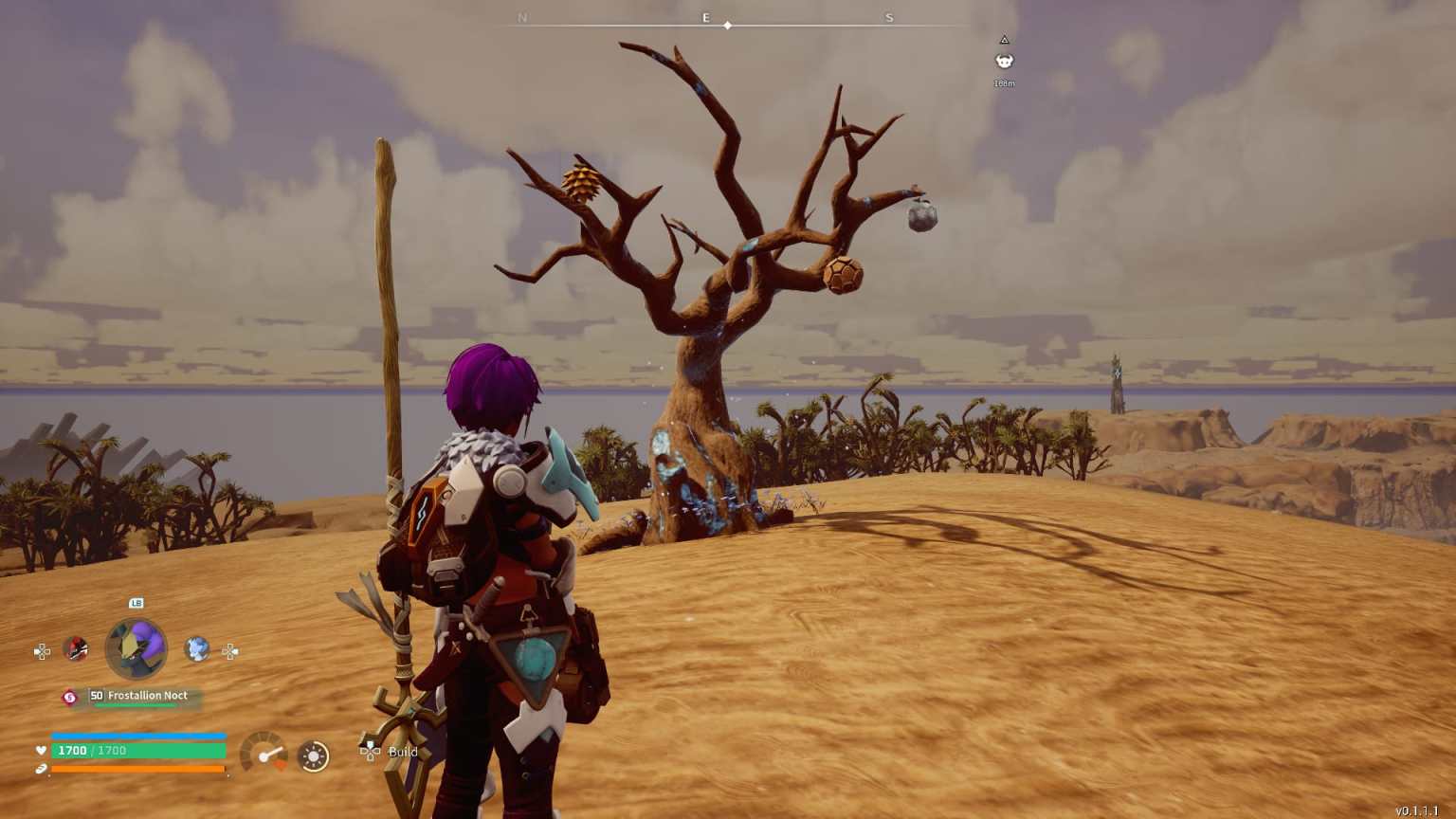Click the blue pal slot icon
Viewport: 1456px width, 819px height.
(x=196, y=650)
